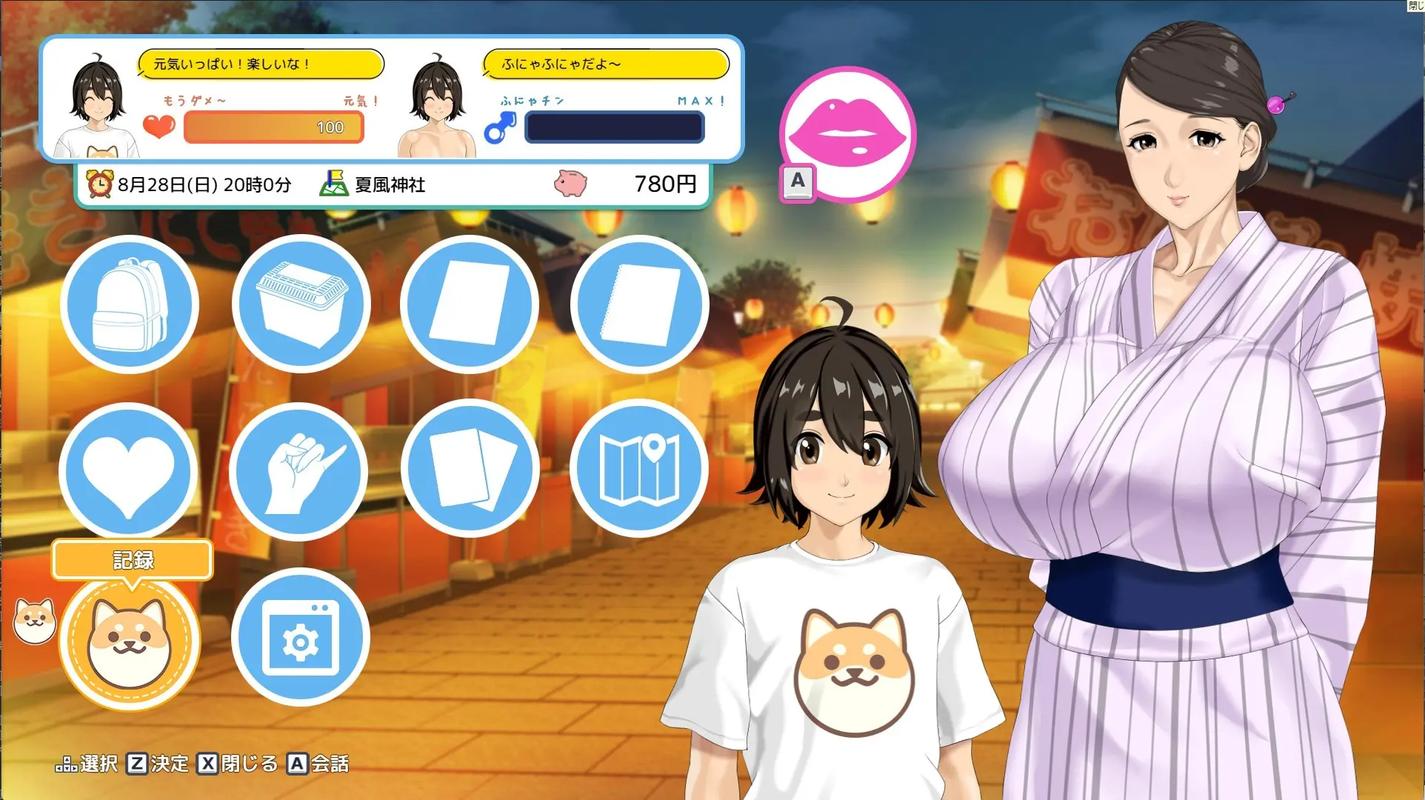Viewport: 1425px width, 800px height.
Task: Select the heart affection icon
Action: [130, 467]
